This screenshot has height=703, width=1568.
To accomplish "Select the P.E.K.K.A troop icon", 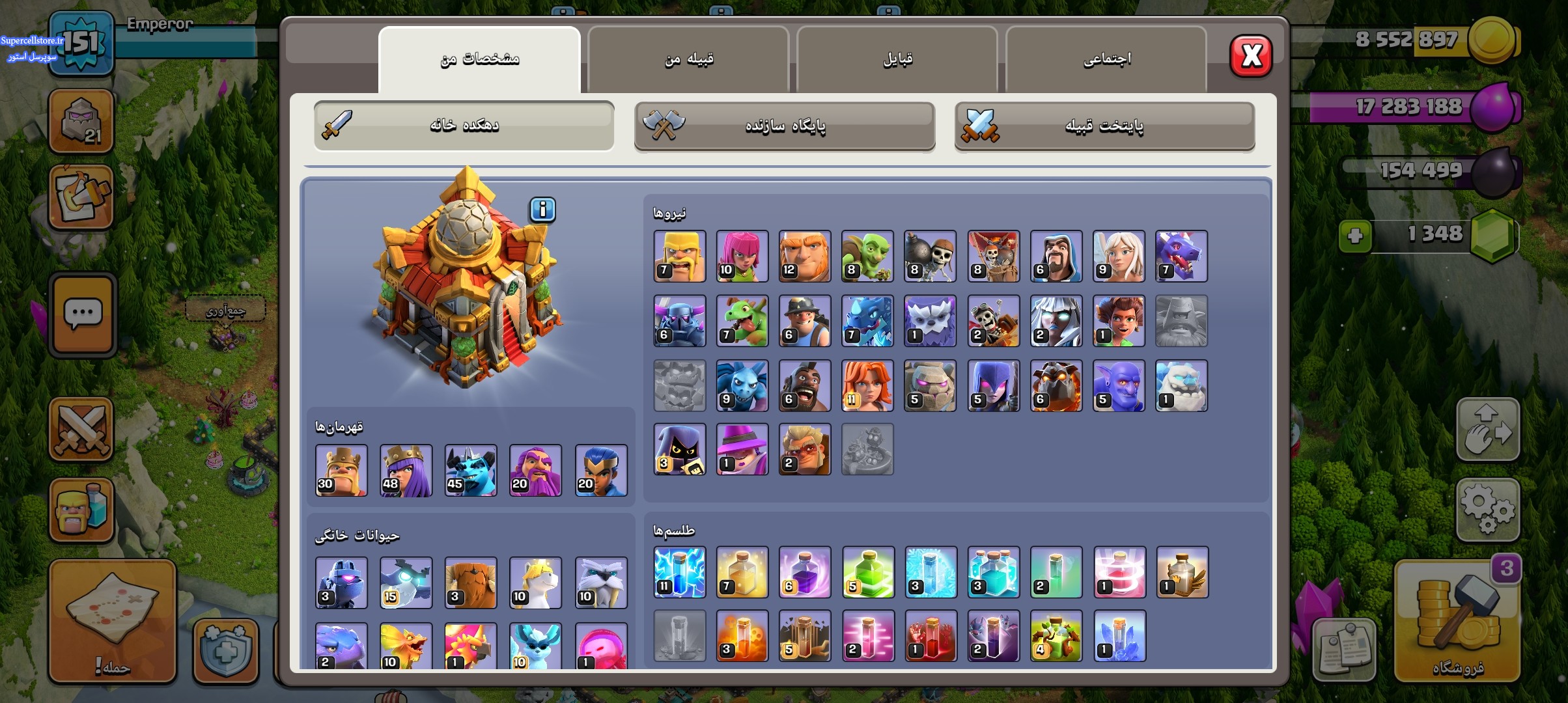I will [x=679, y=321].
